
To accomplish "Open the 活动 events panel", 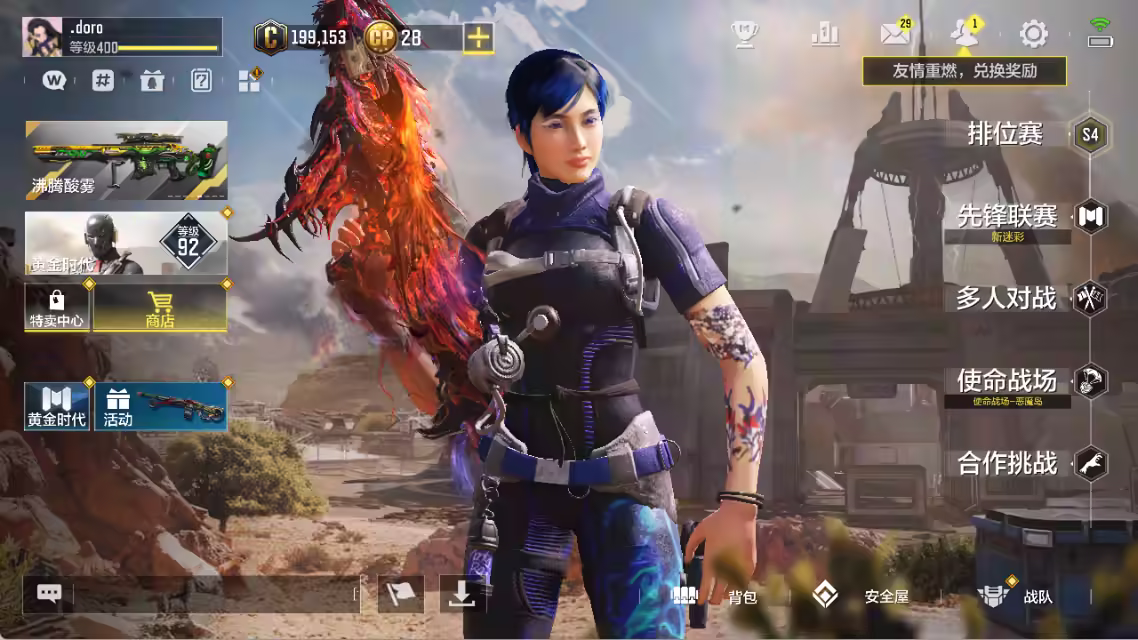I will (x=160, y=406).
